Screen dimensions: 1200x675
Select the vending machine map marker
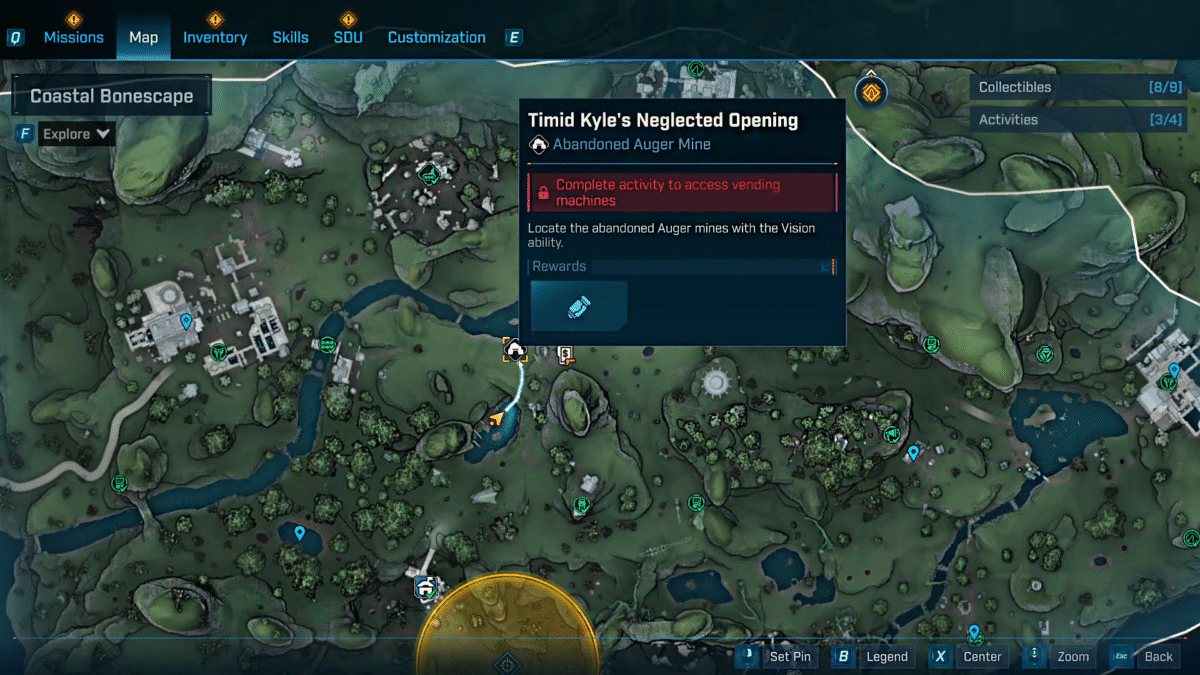click(x=566, y=354)
